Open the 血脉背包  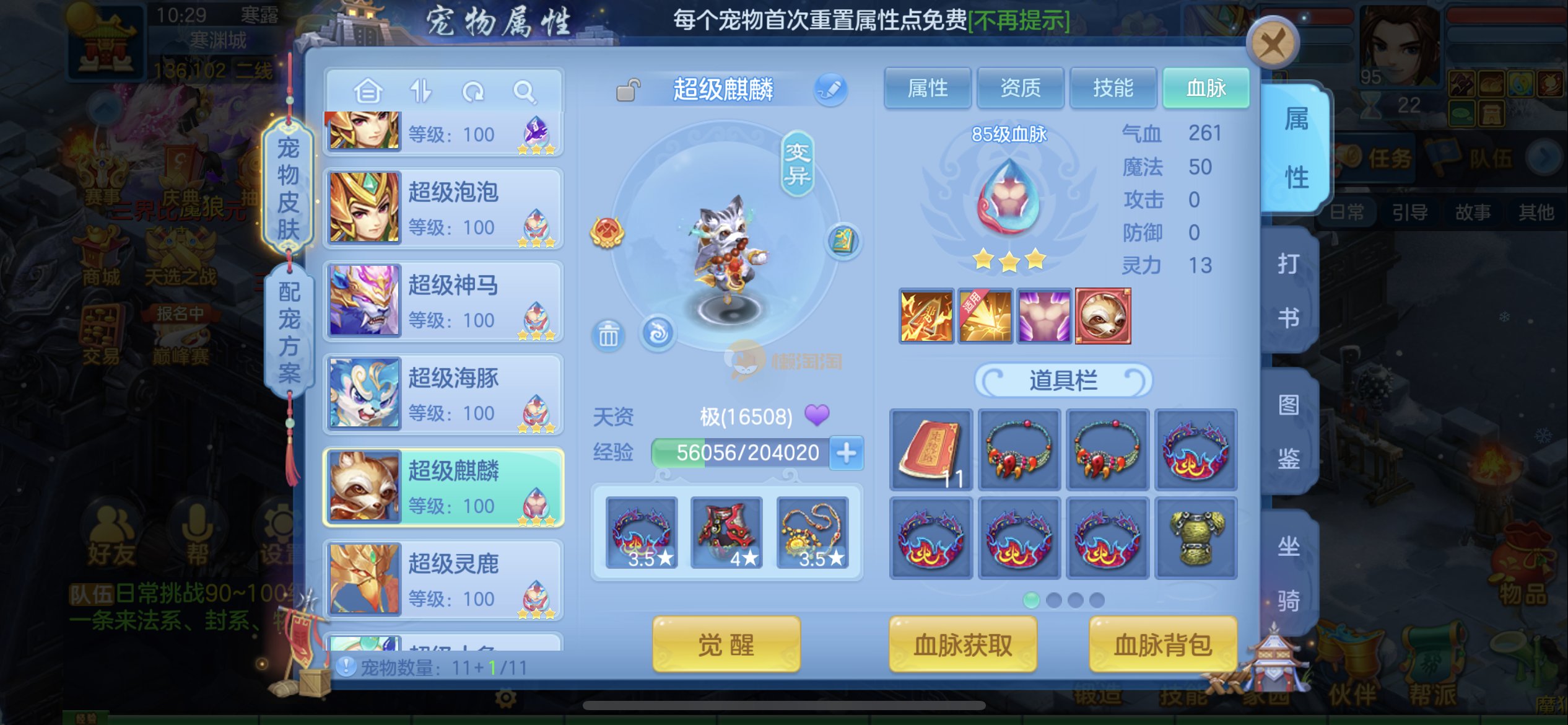tap(1162, 644)
